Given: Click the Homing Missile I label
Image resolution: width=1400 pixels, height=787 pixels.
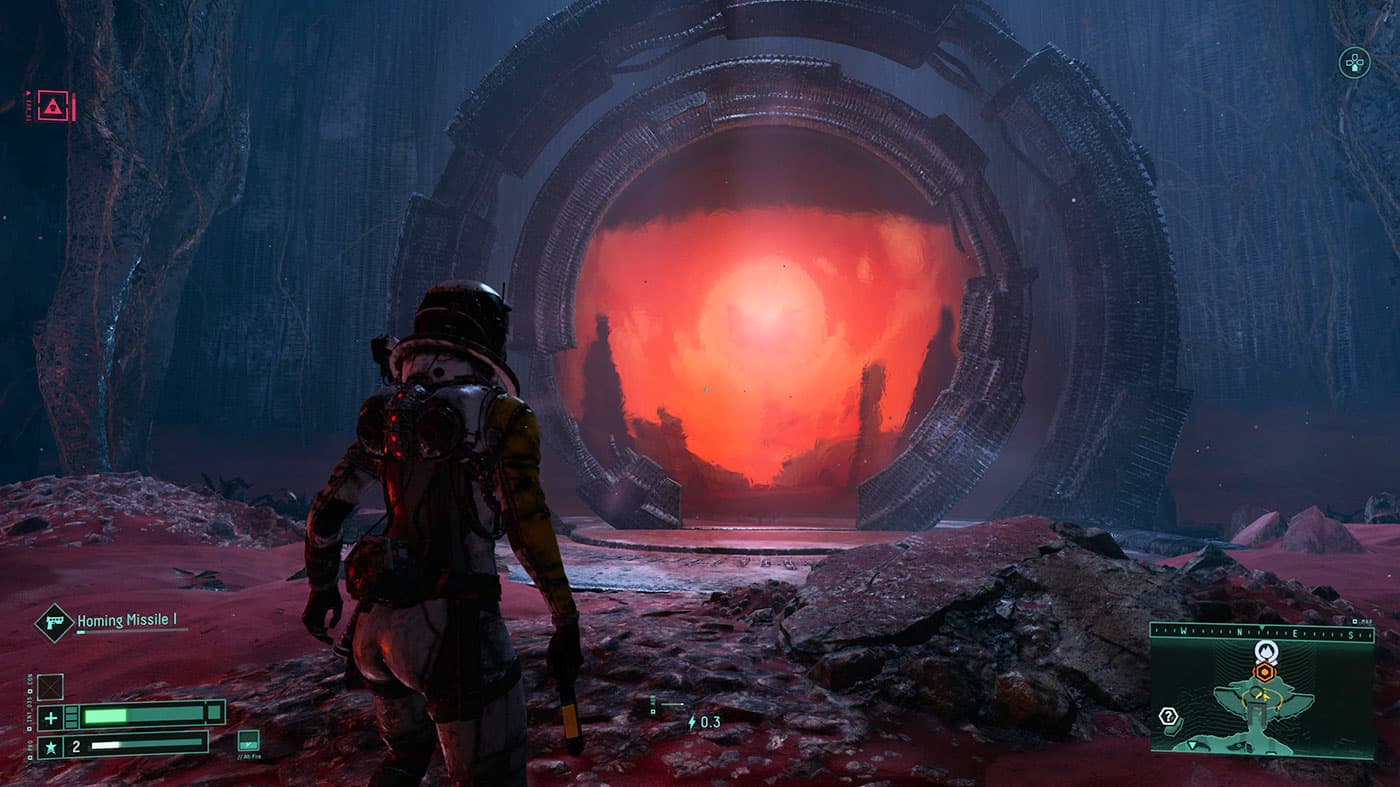Looking at the screenshot, I should (125, 620).
